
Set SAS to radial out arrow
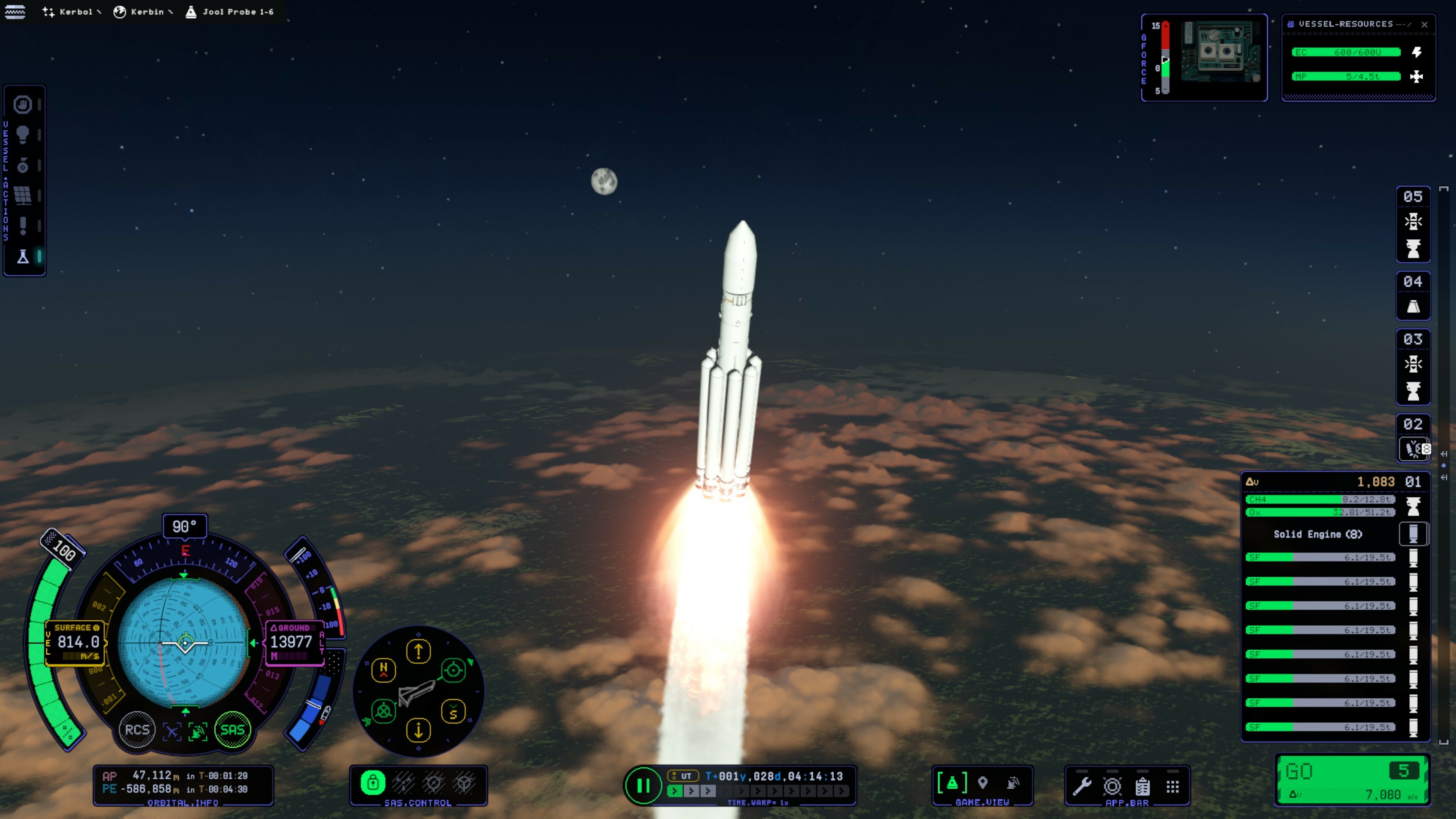pyautogui.click(x=418, y=652)
